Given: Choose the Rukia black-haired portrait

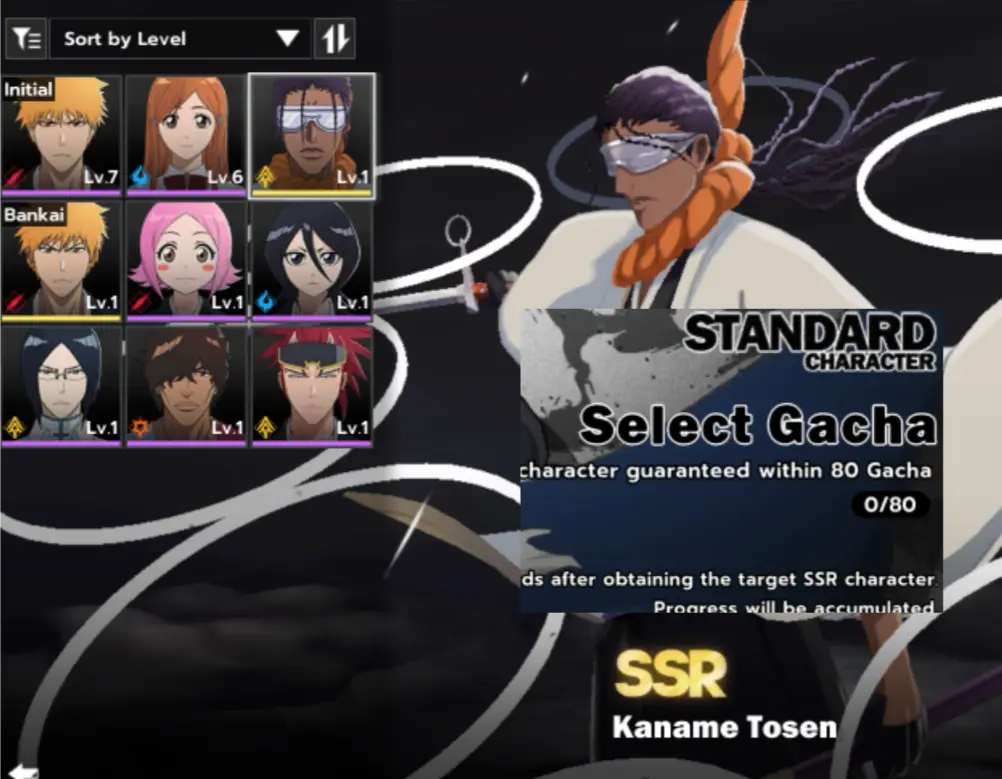Looking at the screenshot, I should [x=312, y=260].
